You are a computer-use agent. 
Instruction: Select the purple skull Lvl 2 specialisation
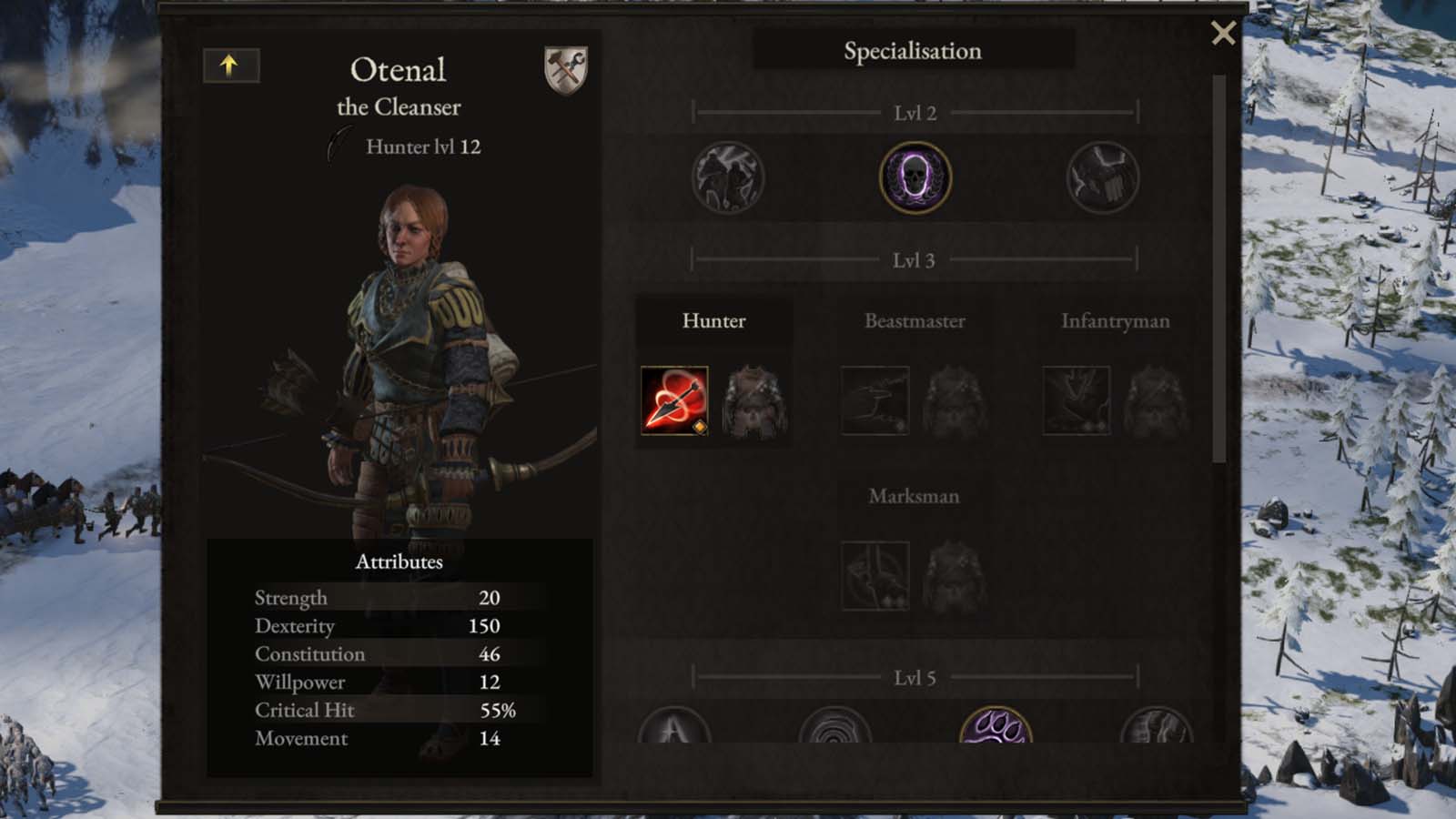click(x=915, y=178)
